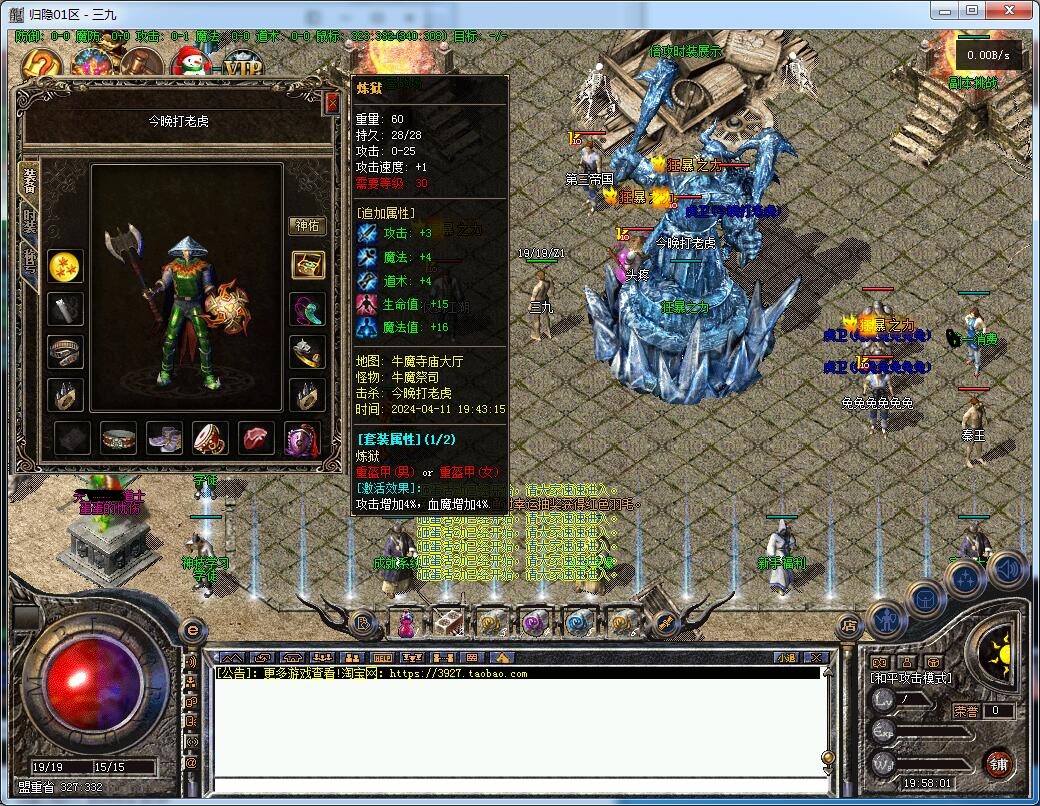Close the character equipment panel
1040x806 pixels.
click(x=332, y=101)
